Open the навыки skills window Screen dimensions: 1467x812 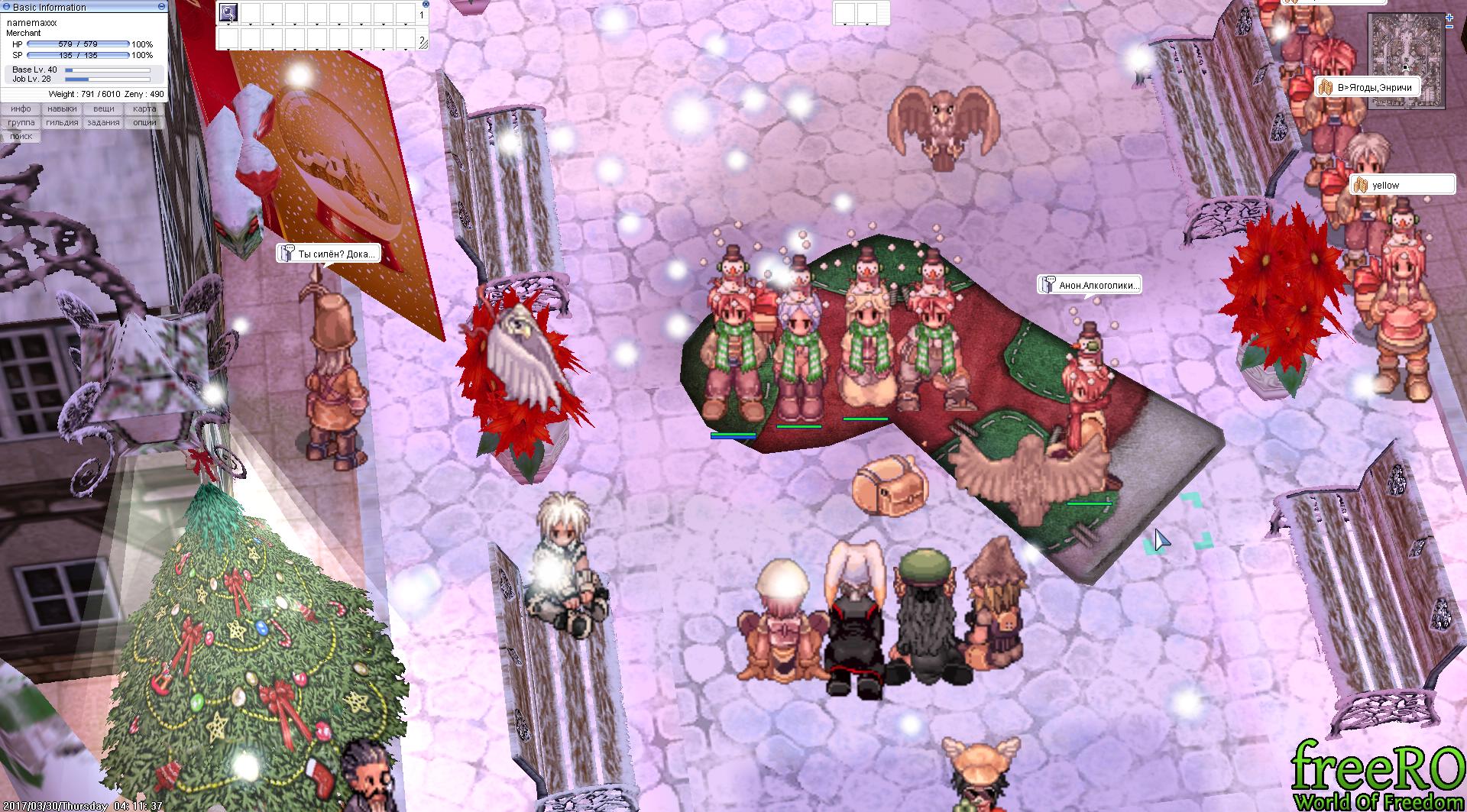pyautogui.click(x=62, y=109)
